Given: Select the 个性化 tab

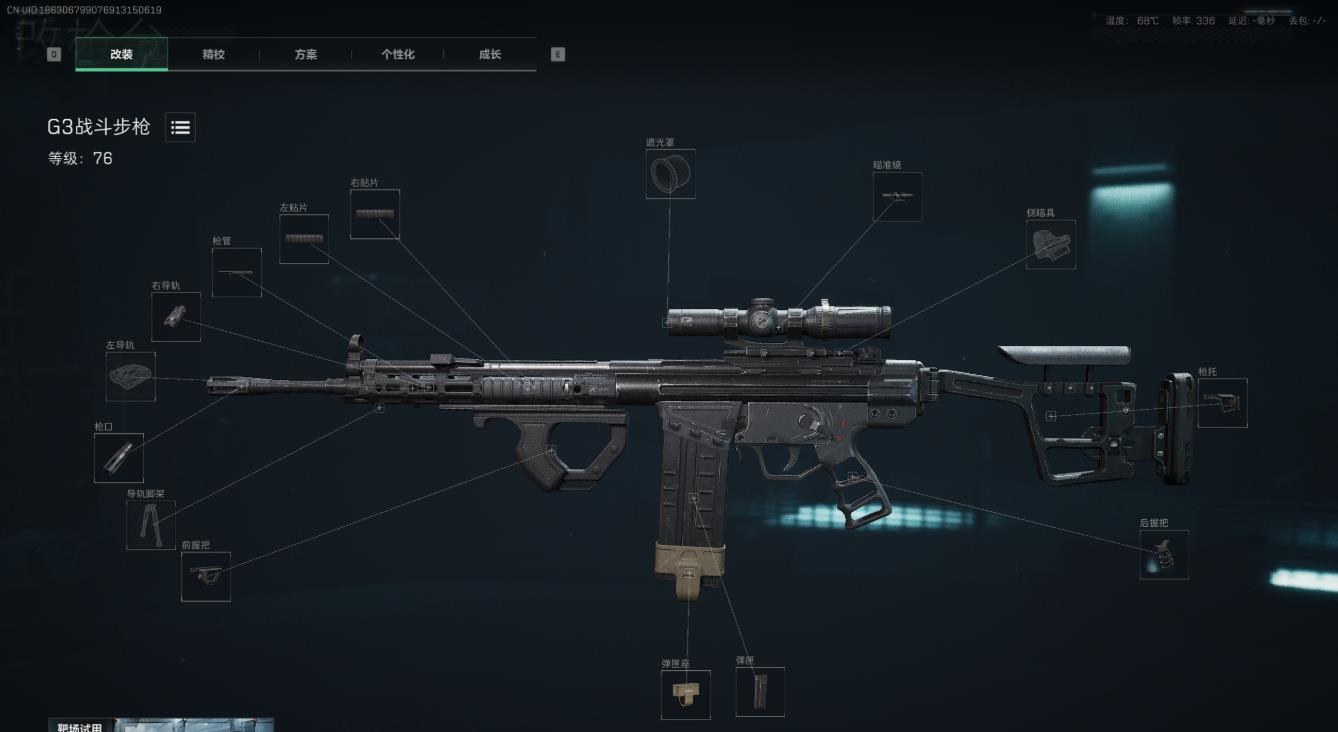Looking at the screenshot, I should [397, 55].
